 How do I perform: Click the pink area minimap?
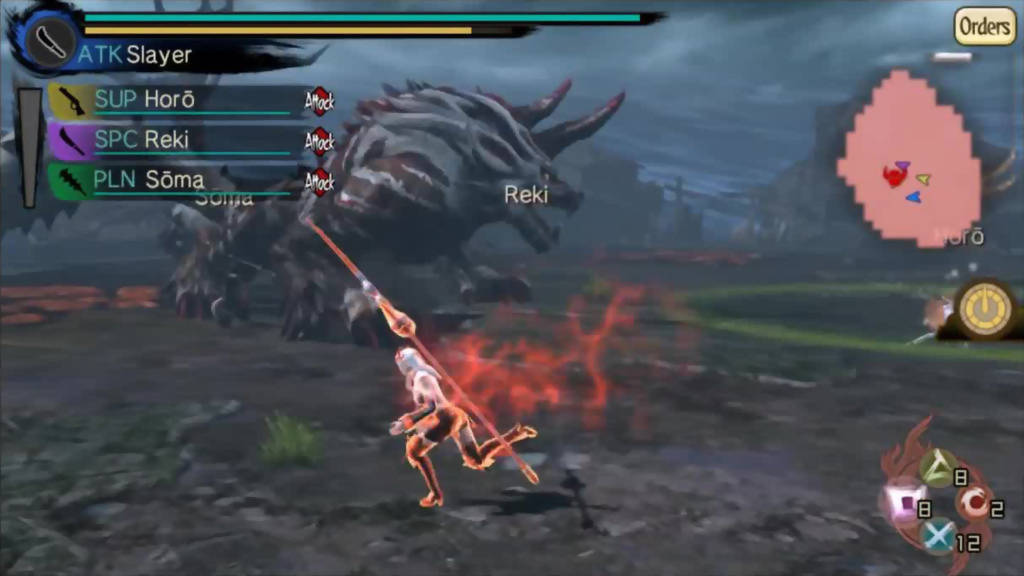pos(908,160)
